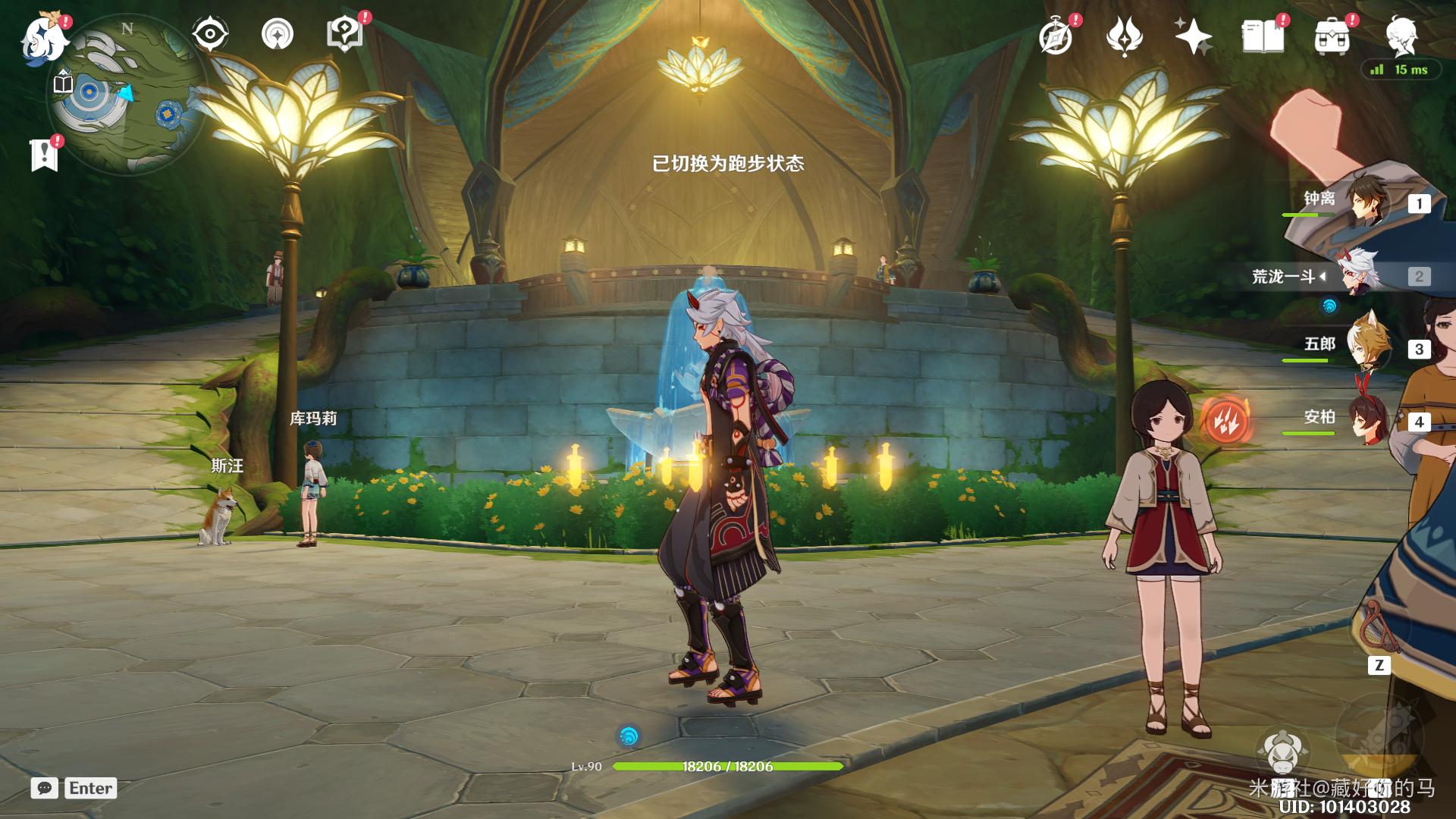This screenshot has width=1456, height=819.
Task: Open the battle pass flame icon
Action: 1124,36
